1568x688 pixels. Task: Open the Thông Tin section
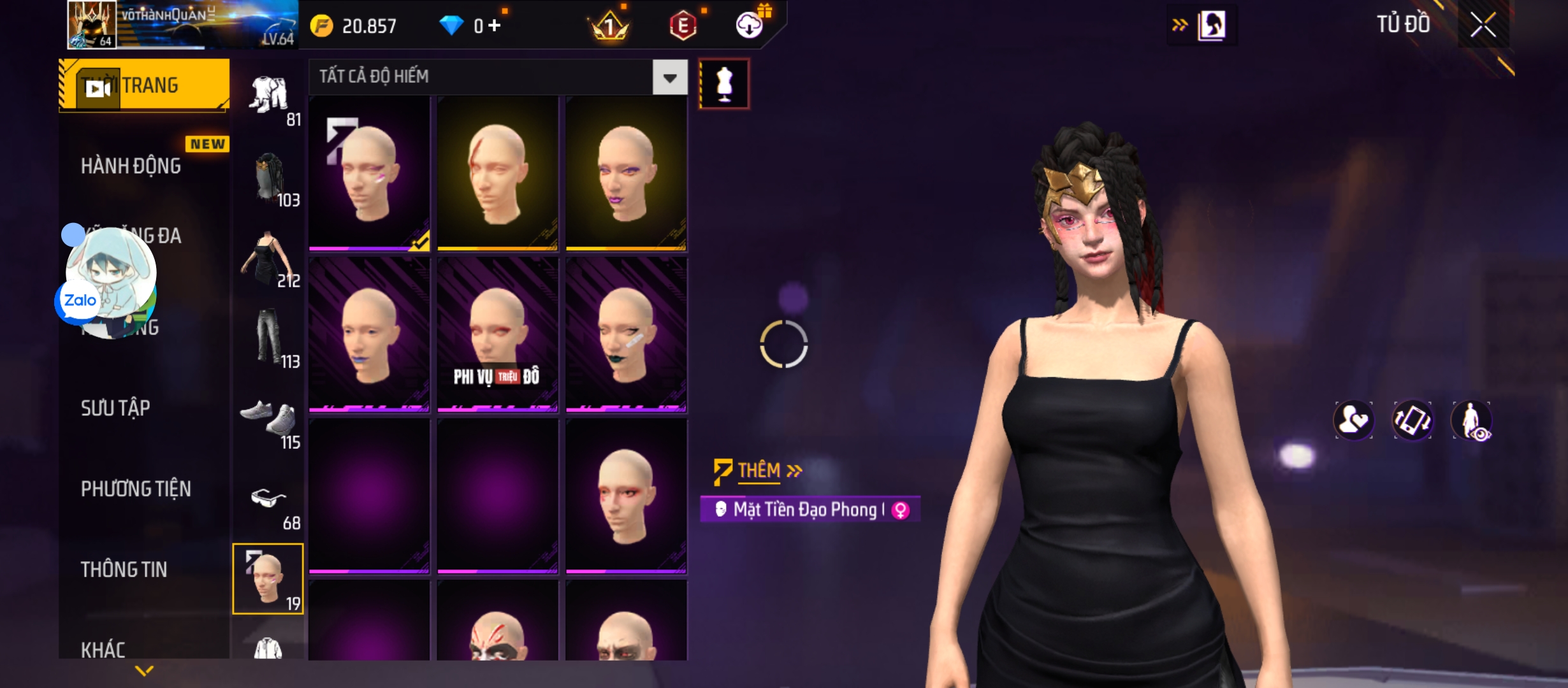124,570
